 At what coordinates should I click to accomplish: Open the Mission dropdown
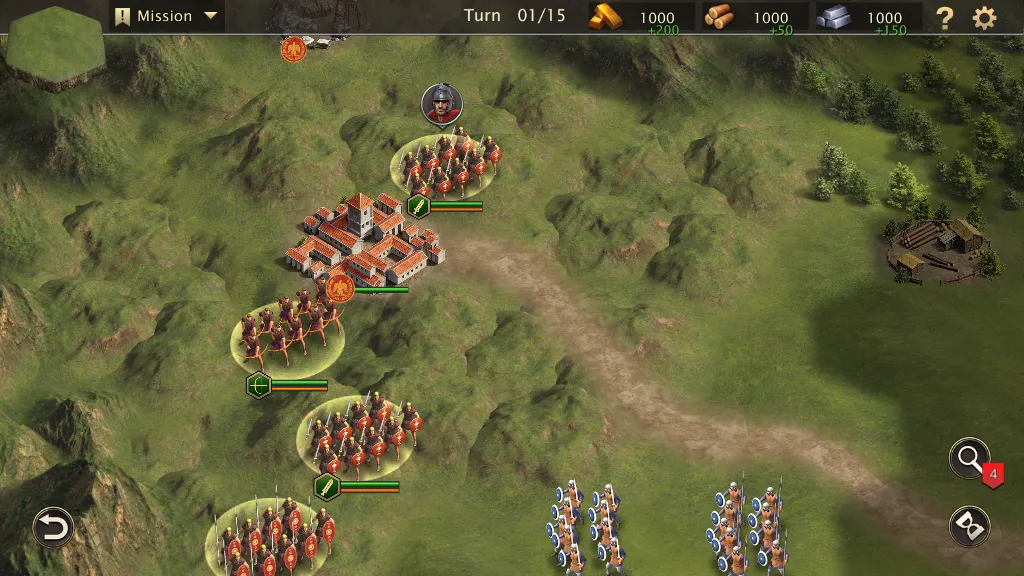tap(167, 16)
